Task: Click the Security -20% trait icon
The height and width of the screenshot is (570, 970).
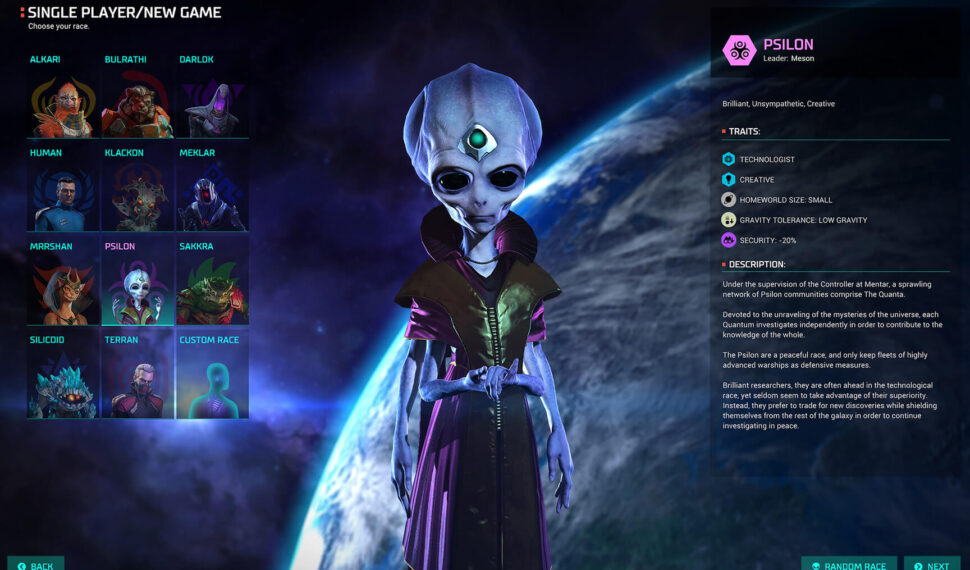Action: (x=729, y=240)
